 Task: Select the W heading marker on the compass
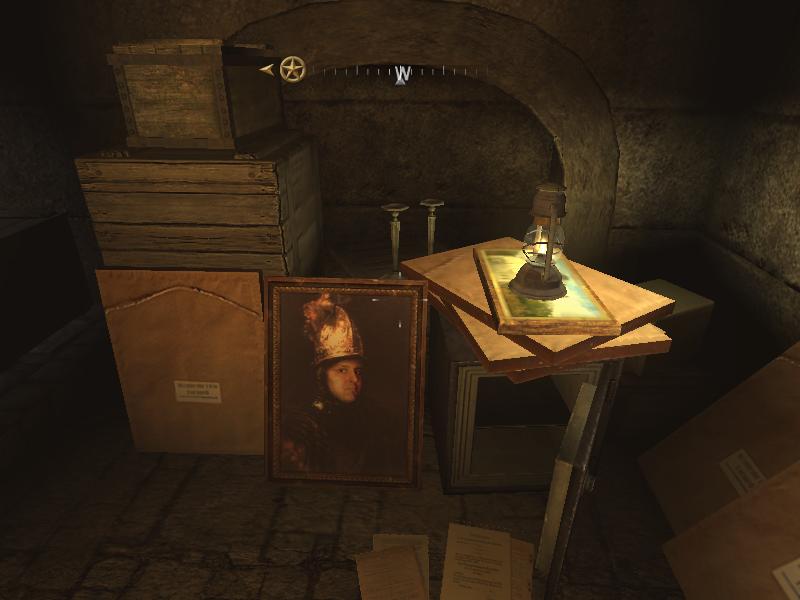[402, 74]
